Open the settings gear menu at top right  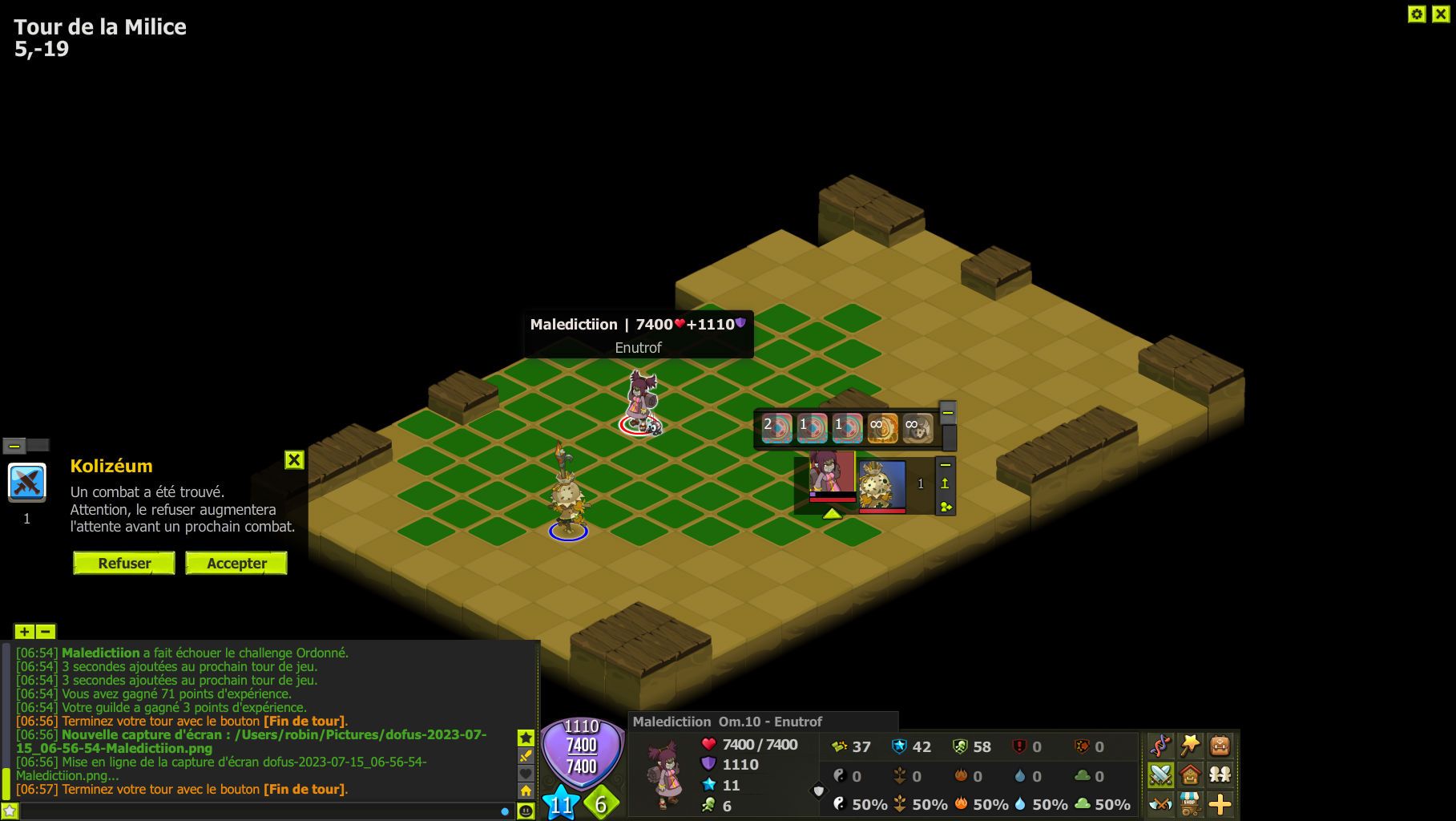pyautogui.click(x=1416, y=14)
